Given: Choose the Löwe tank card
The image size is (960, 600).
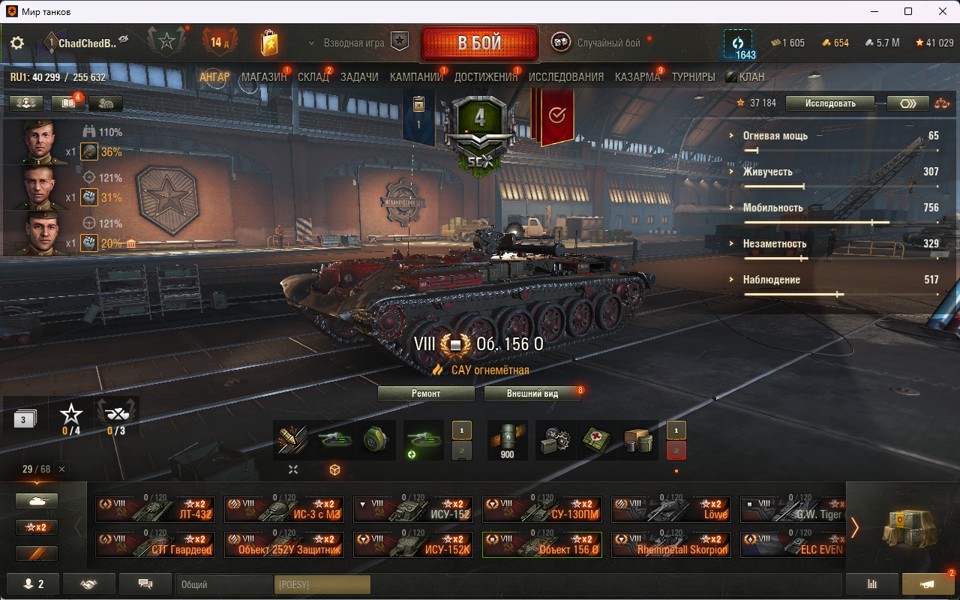Looking at the screenshot, I should pyautogui.click(x=672, y=510).
